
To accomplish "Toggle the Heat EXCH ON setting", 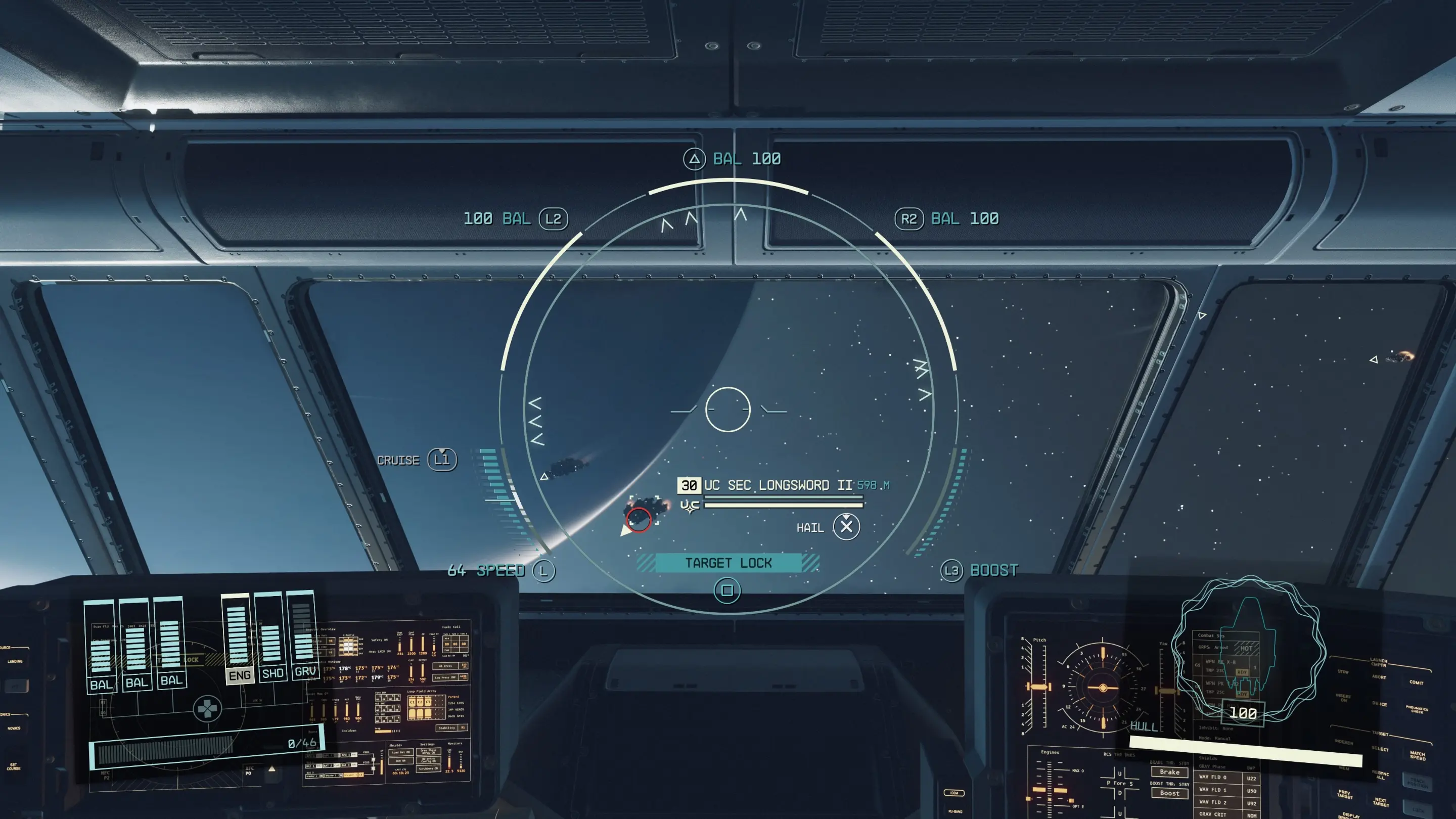I will coord(380,652).
